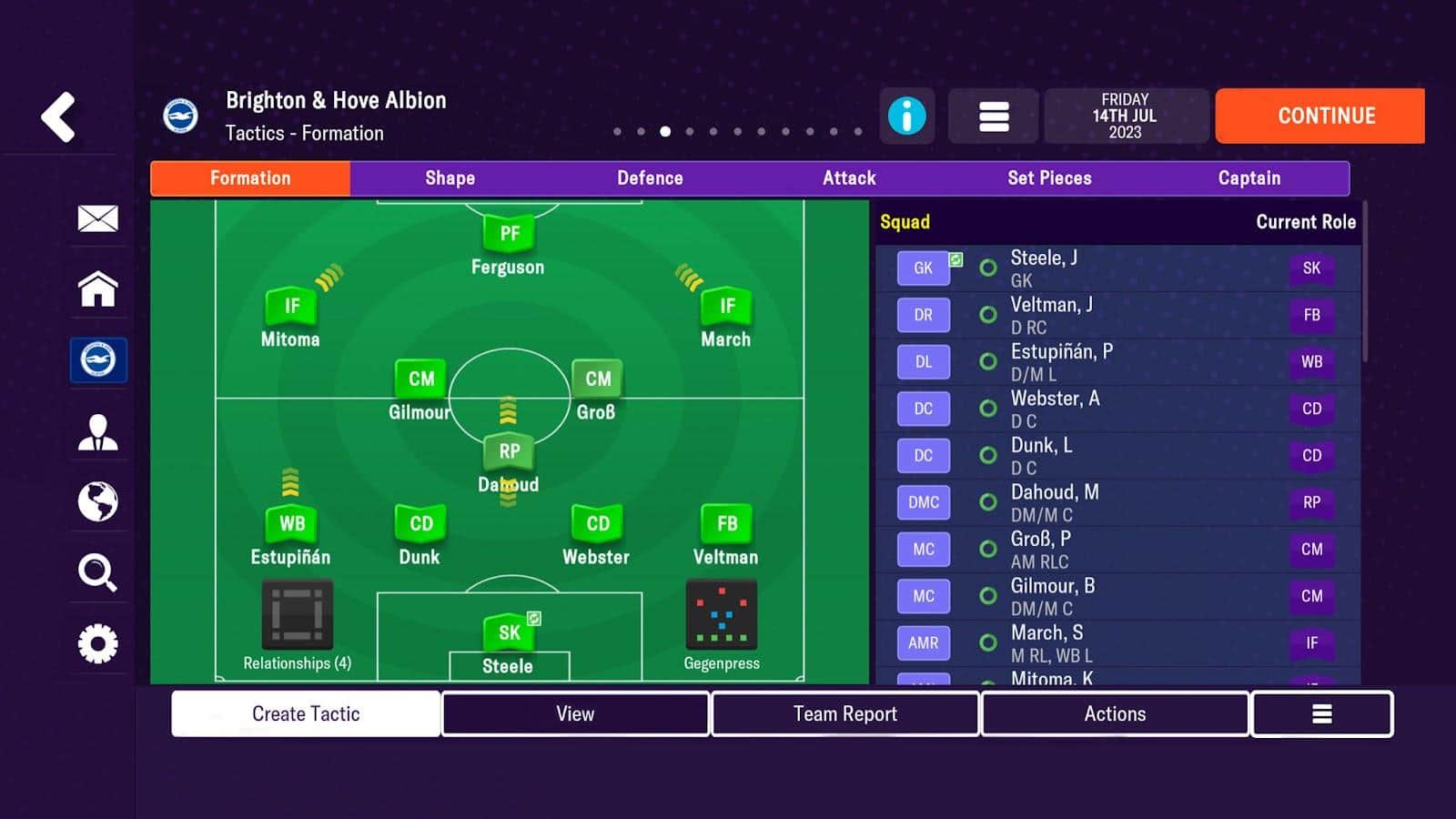Screen dimensions: 1456x819
Task: Click the green circle next to Dunk, L
Action: tap(986, 455)
